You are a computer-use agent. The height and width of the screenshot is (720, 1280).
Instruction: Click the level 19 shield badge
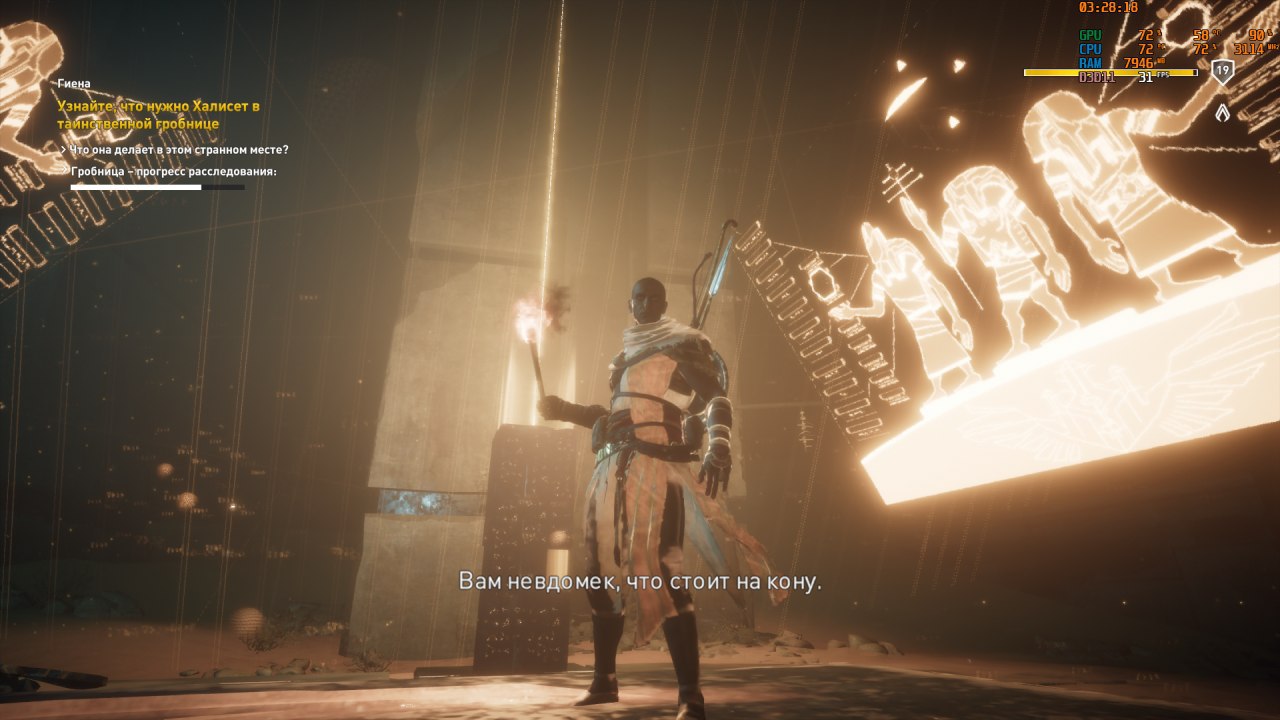point(1222,71)
